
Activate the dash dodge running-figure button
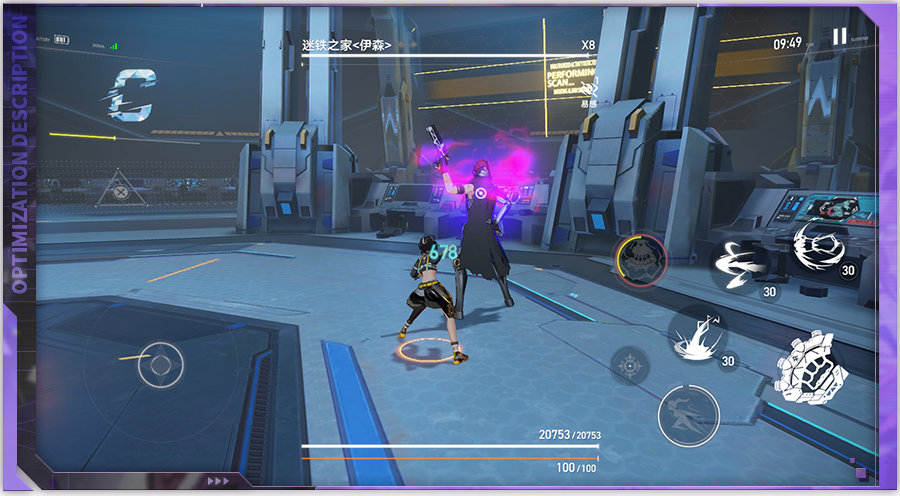[x=689, y=415]
